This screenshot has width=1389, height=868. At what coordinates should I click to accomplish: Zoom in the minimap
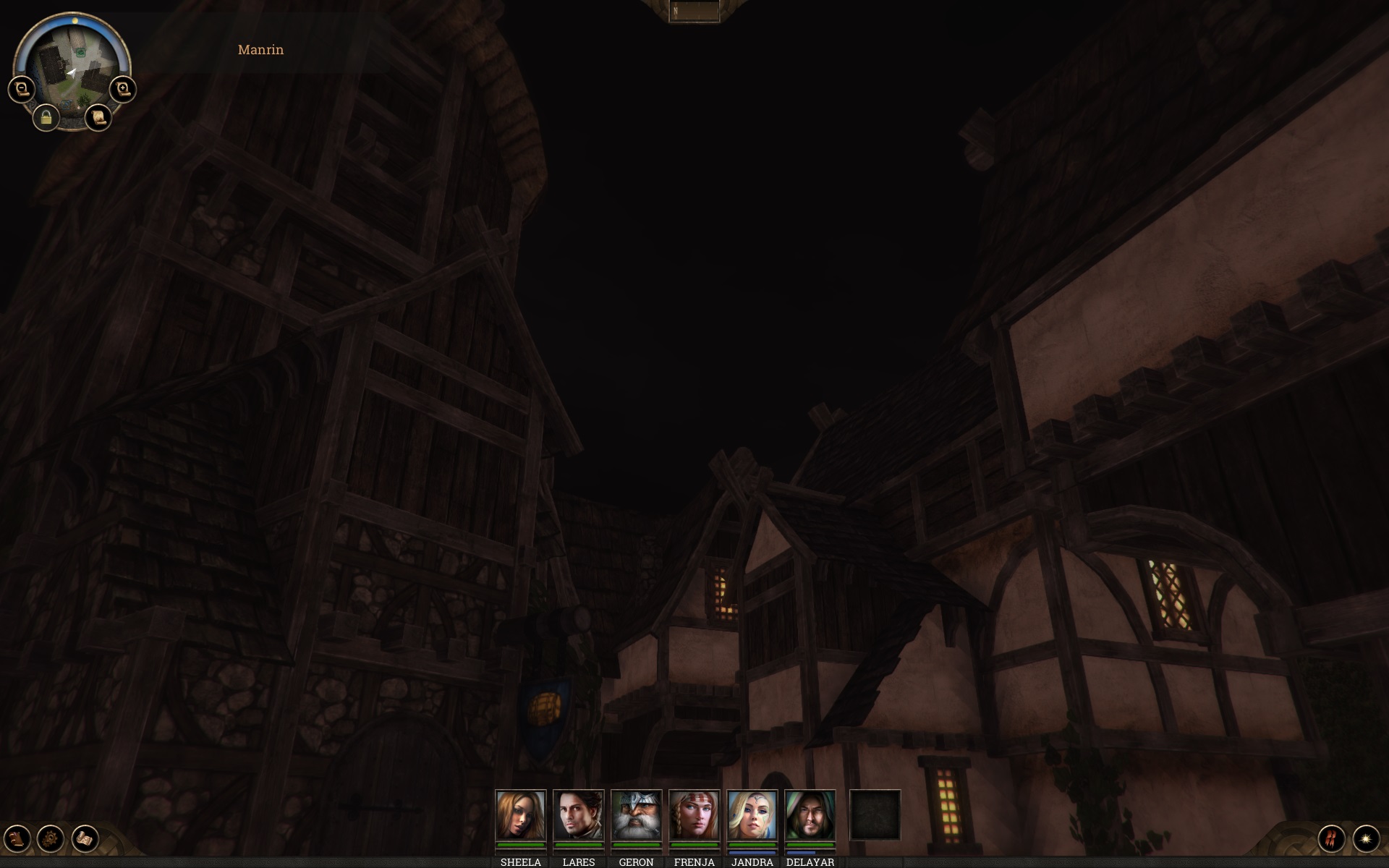pos(123,90)
